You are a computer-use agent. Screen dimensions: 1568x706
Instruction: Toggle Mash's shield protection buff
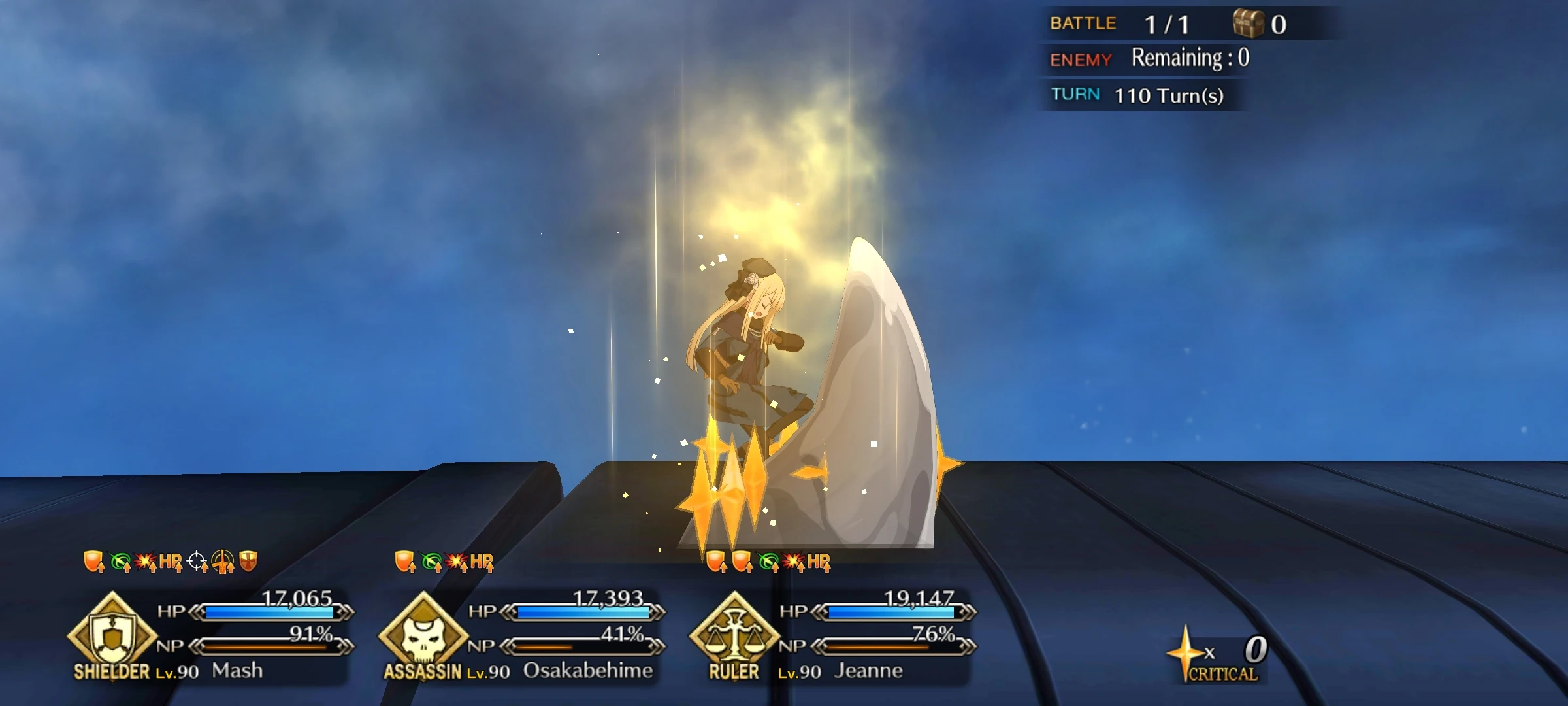click(247, 561)
